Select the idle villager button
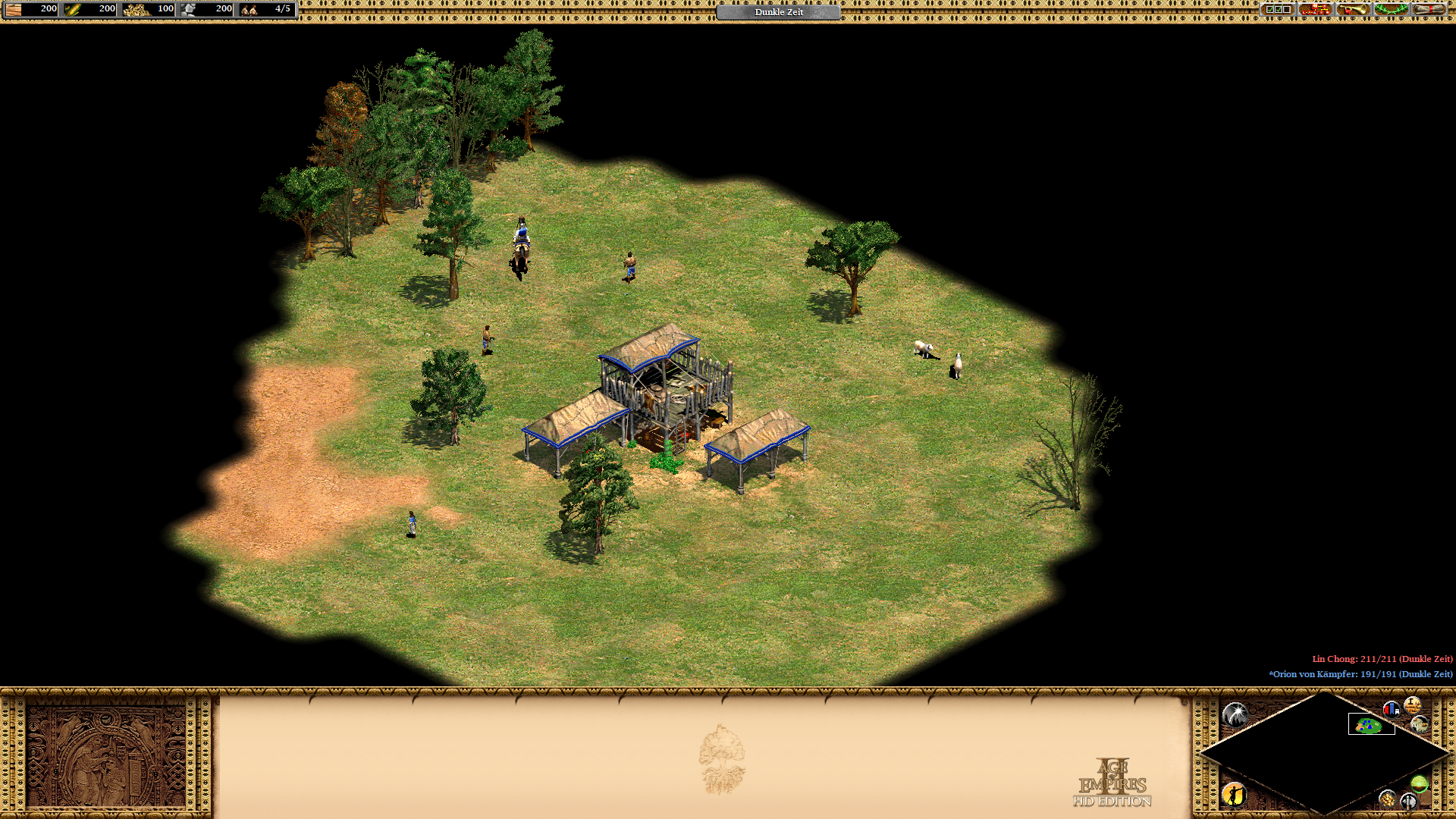1456x819 pixels. 1234,794
